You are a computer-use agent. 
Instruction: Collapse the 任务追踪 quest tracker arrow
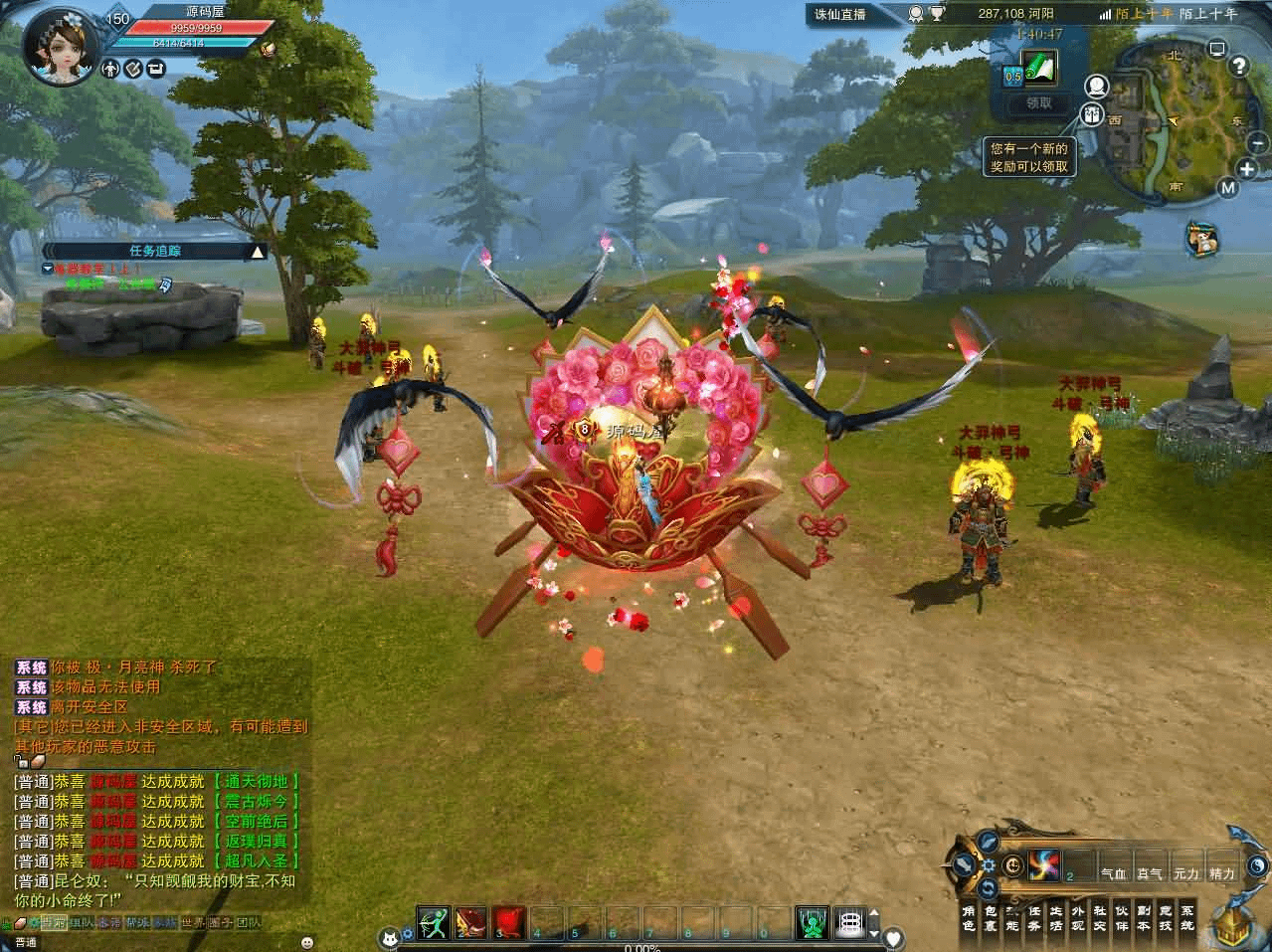click(x=258, y=252)
